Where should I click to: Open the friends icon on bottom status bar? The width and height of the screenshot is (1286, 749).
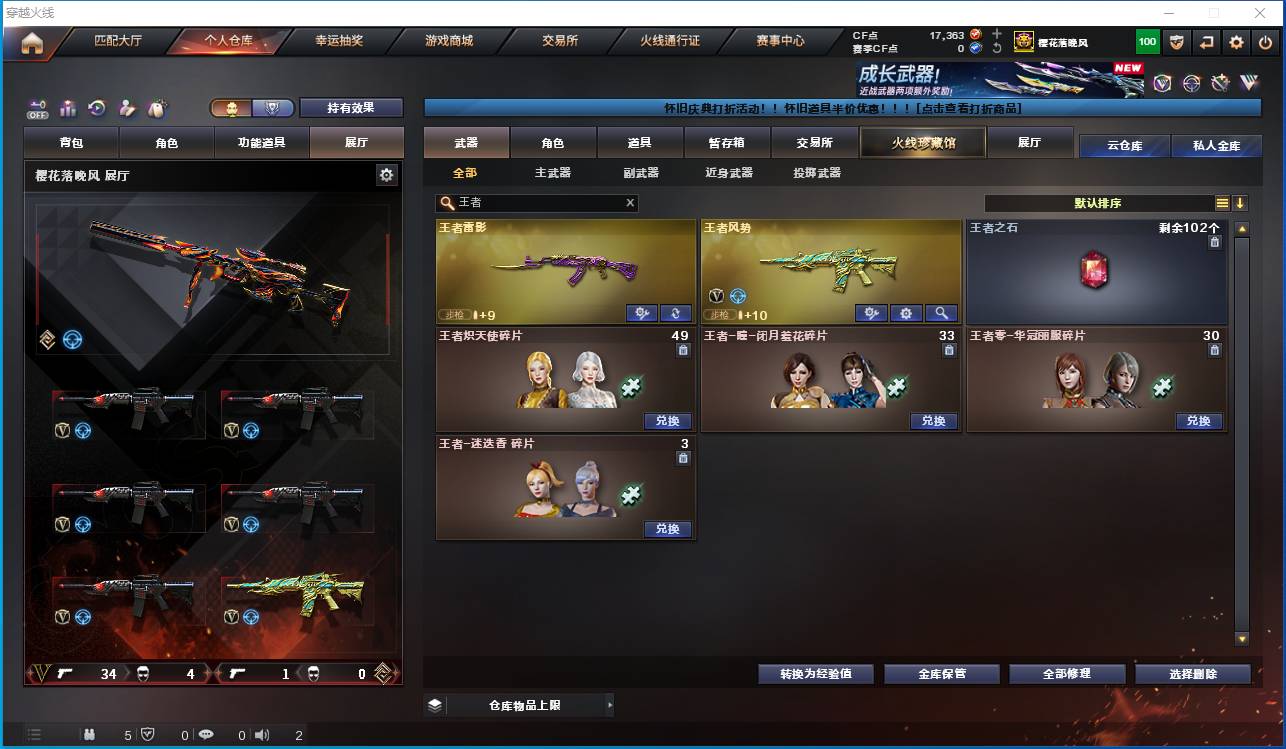(x=90, y=736)
